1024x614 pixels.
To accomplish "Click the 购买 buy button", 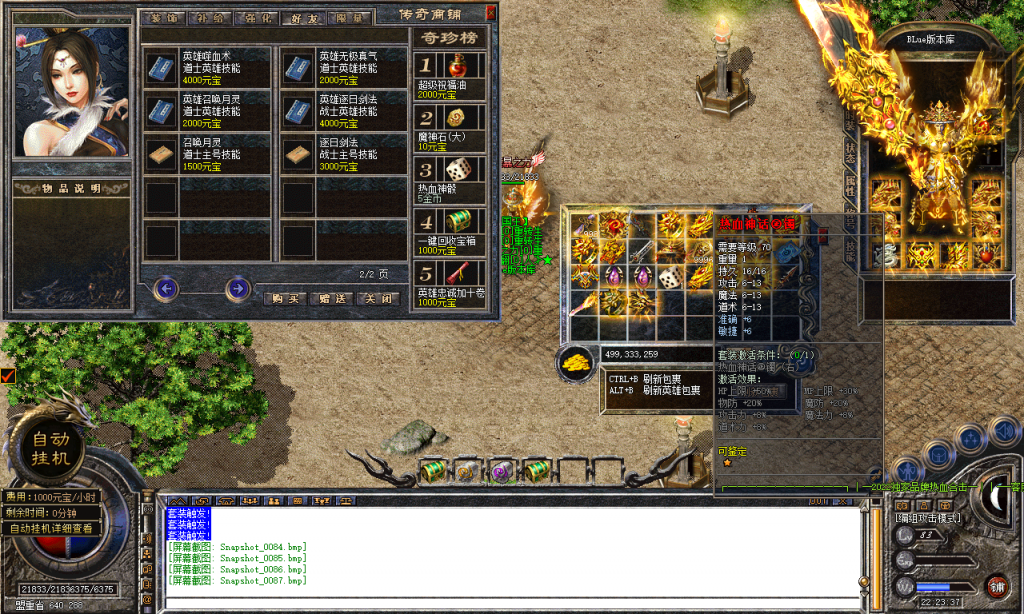I will coord(286,298).
